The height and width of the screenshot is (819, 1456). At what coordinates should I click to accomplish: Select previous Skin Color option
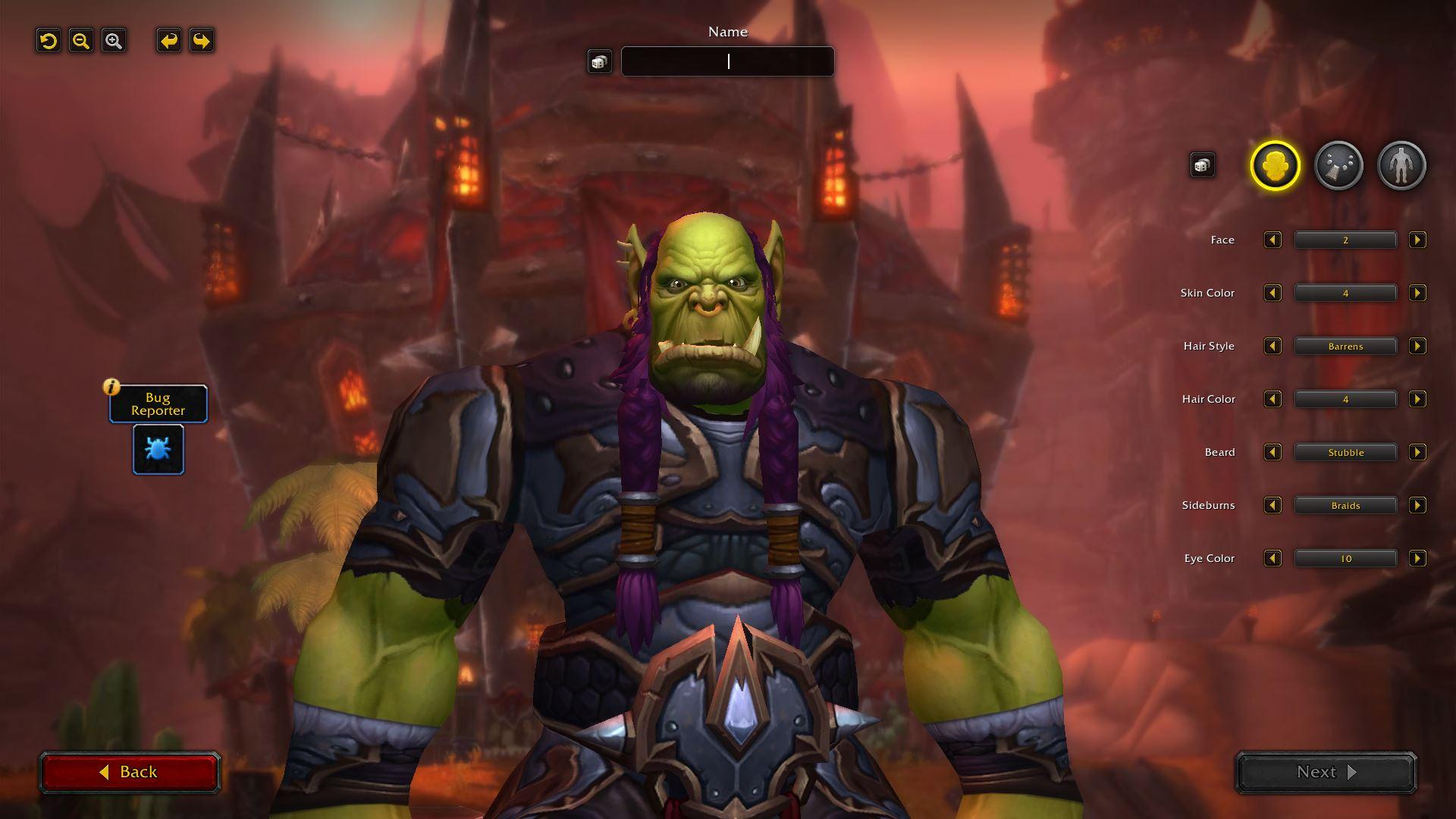(x=1272, y=293)
